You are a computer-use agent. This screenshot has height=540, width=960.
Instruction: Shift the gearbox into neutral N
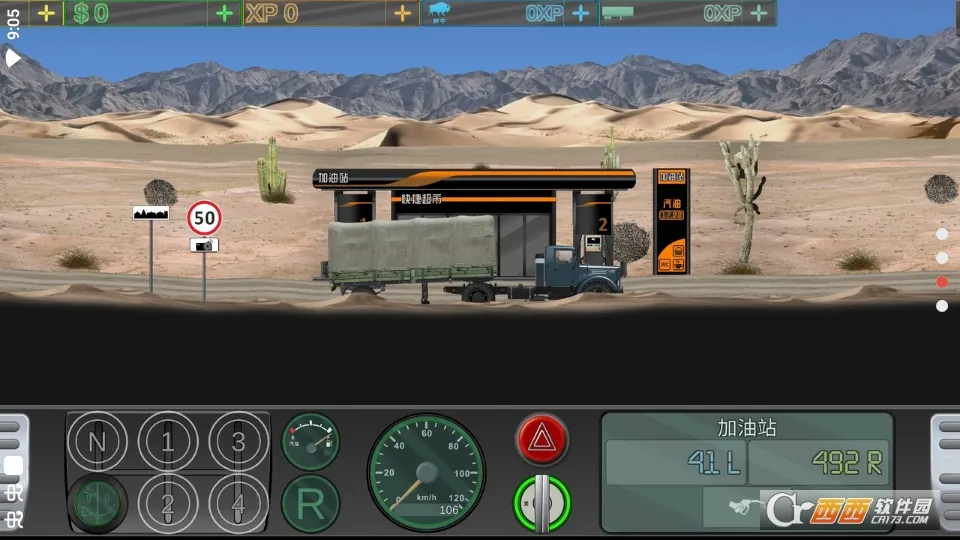point(98,441)
